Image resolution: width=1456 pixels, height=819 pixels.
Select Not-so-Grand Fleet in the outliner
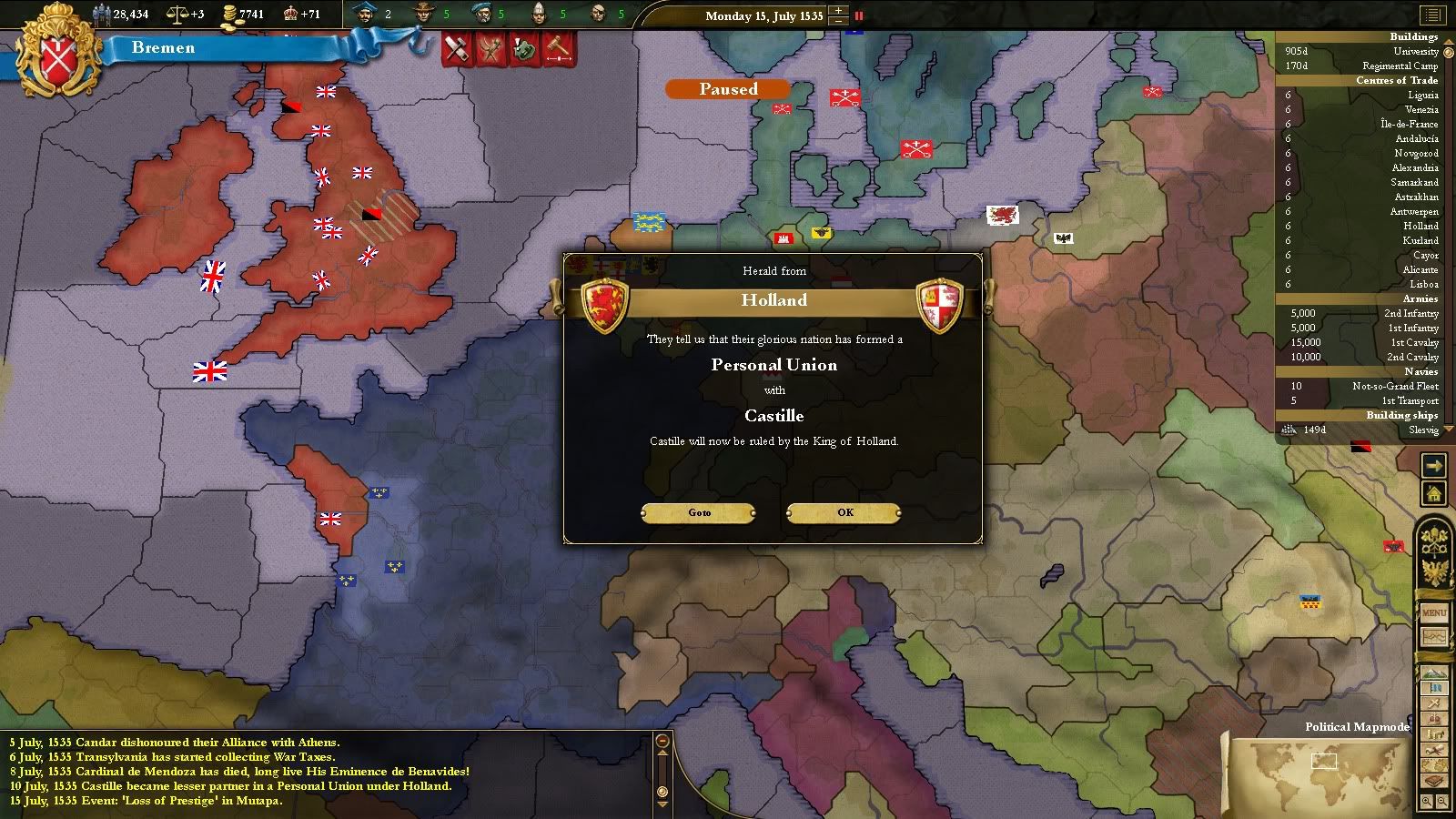tap(1394, 386)
